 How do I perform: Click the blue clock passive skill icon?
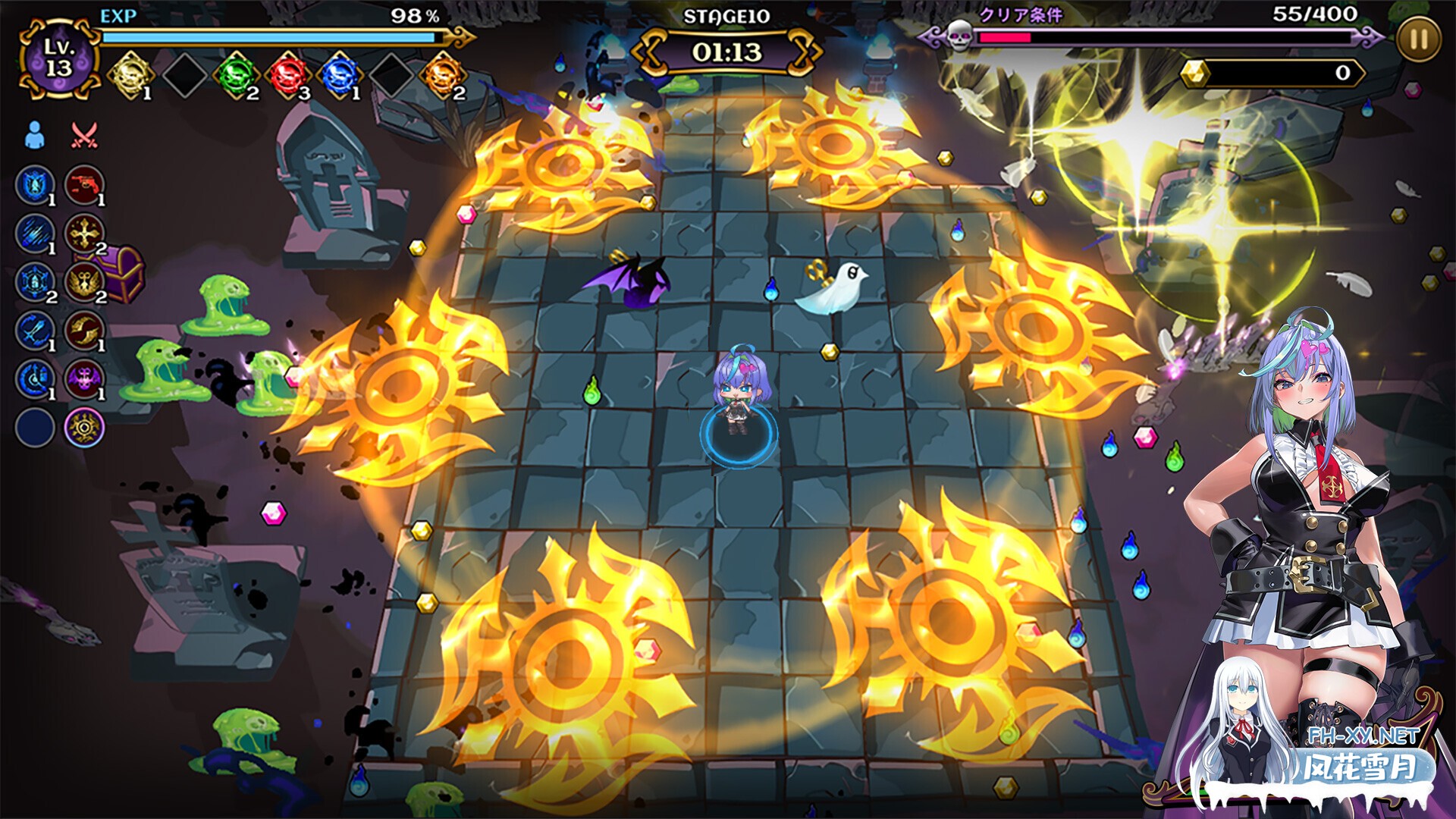point(35,378)
